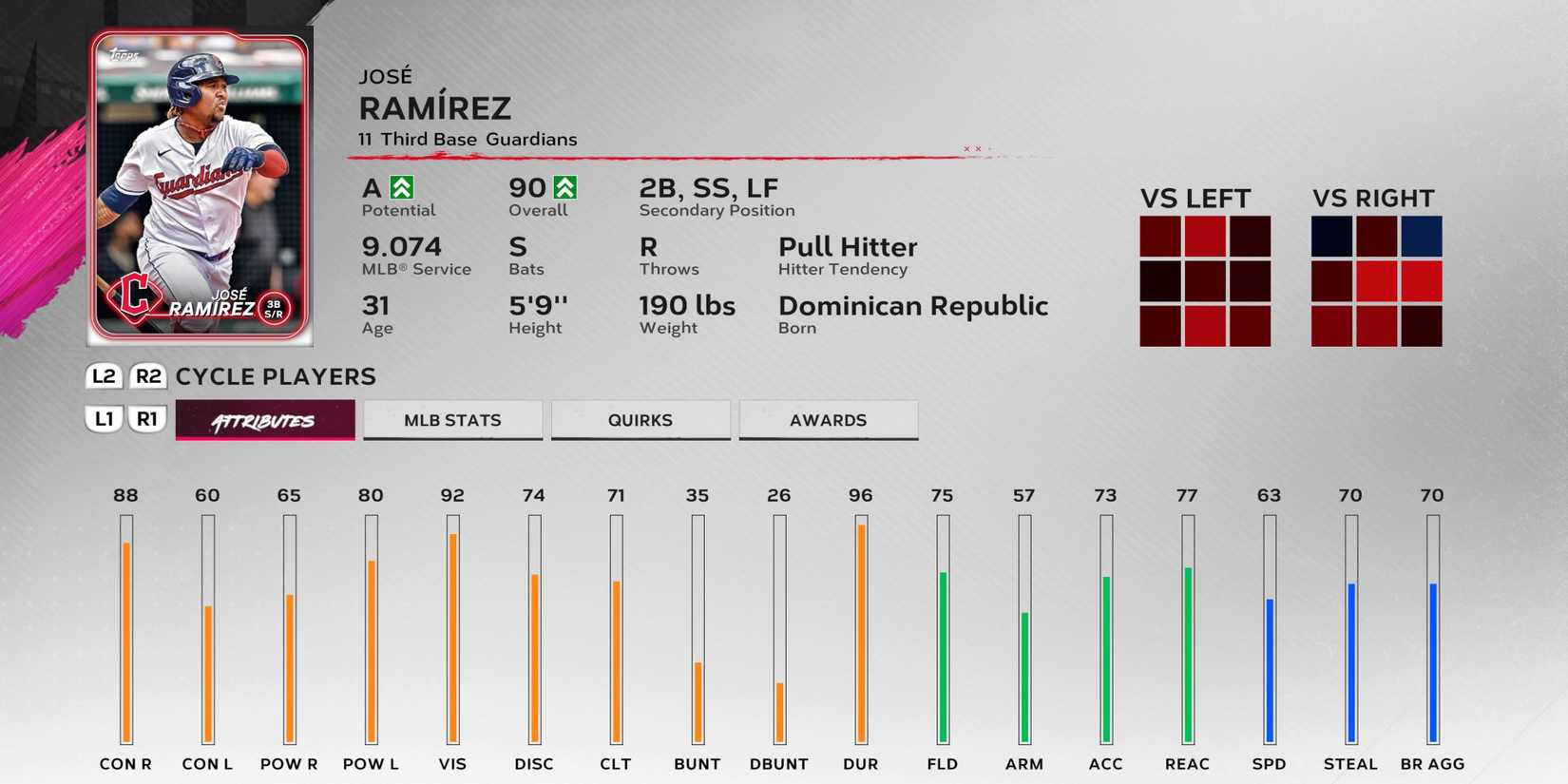Image resolution: width=1568 pixels, height=784 pixels.
Task: Open the Attributes tab
Action: tap(264, 419)
